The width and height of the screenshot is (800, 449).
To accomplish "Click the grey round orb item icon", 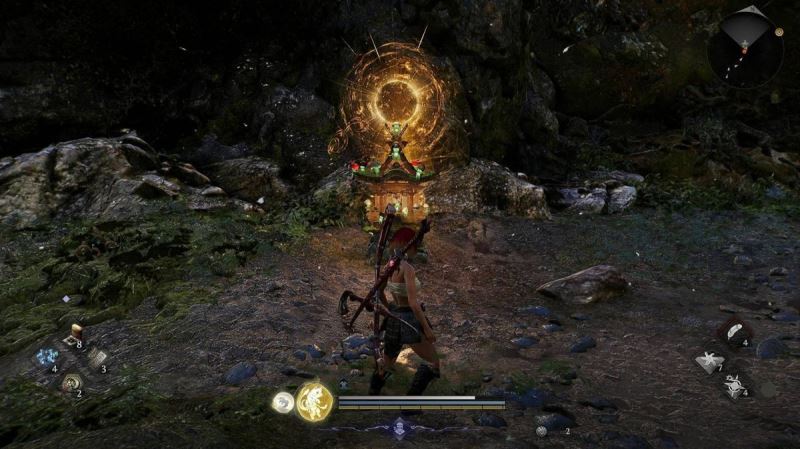I will [542, 430].
